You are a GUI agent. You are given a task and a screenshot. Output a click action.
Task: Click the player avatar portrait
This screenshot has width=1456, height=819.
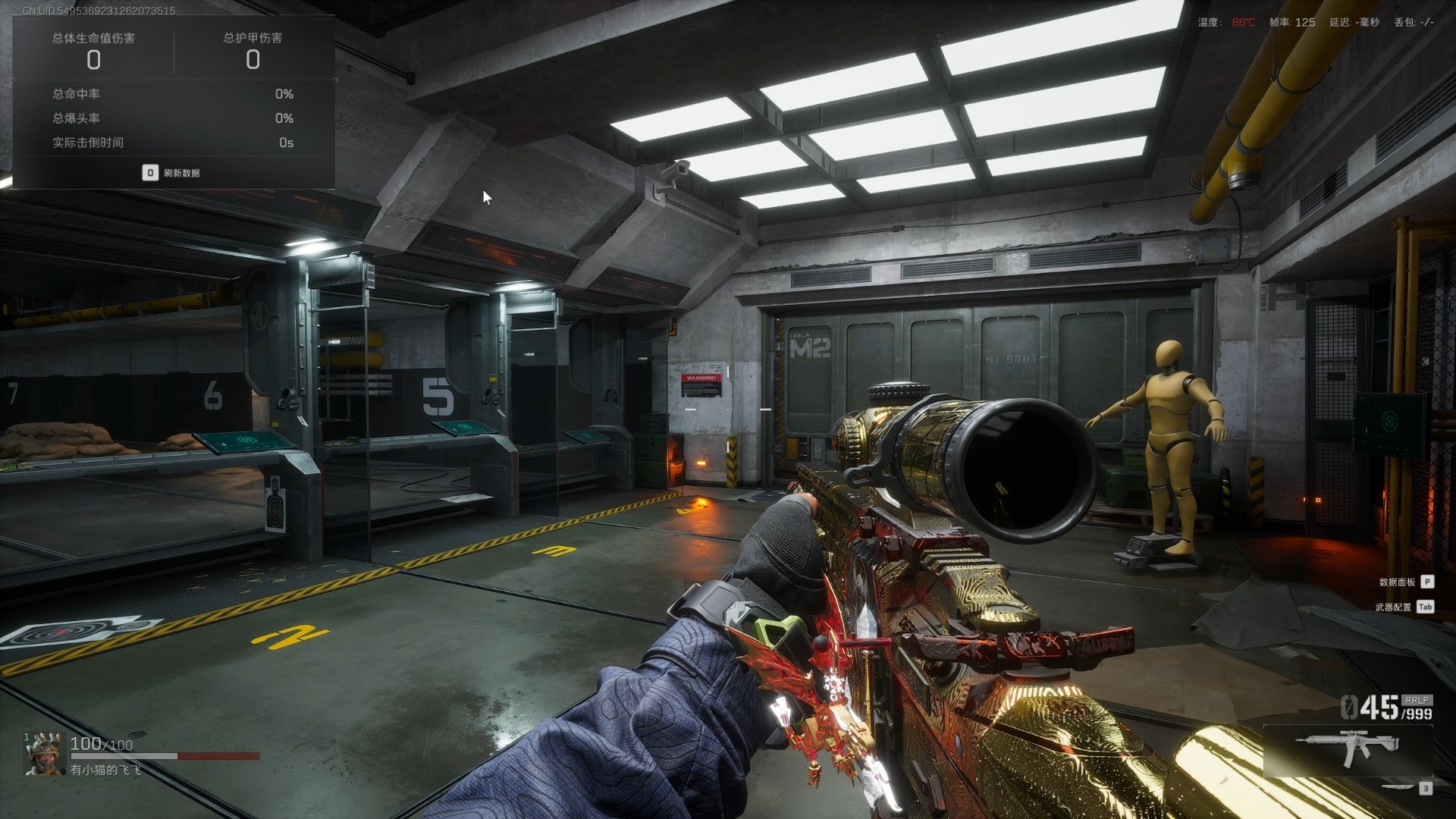pyautogui.click(x=43, y=754)
